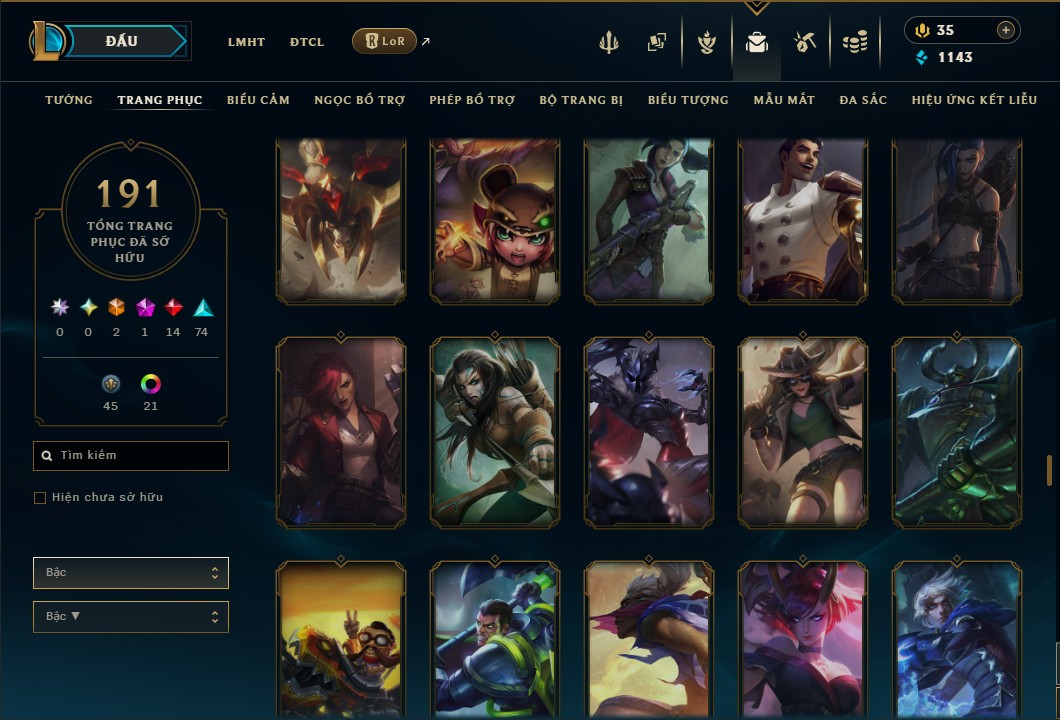Launch the LoR external link
Screen dimensions: 1060x720
(385, 41)
